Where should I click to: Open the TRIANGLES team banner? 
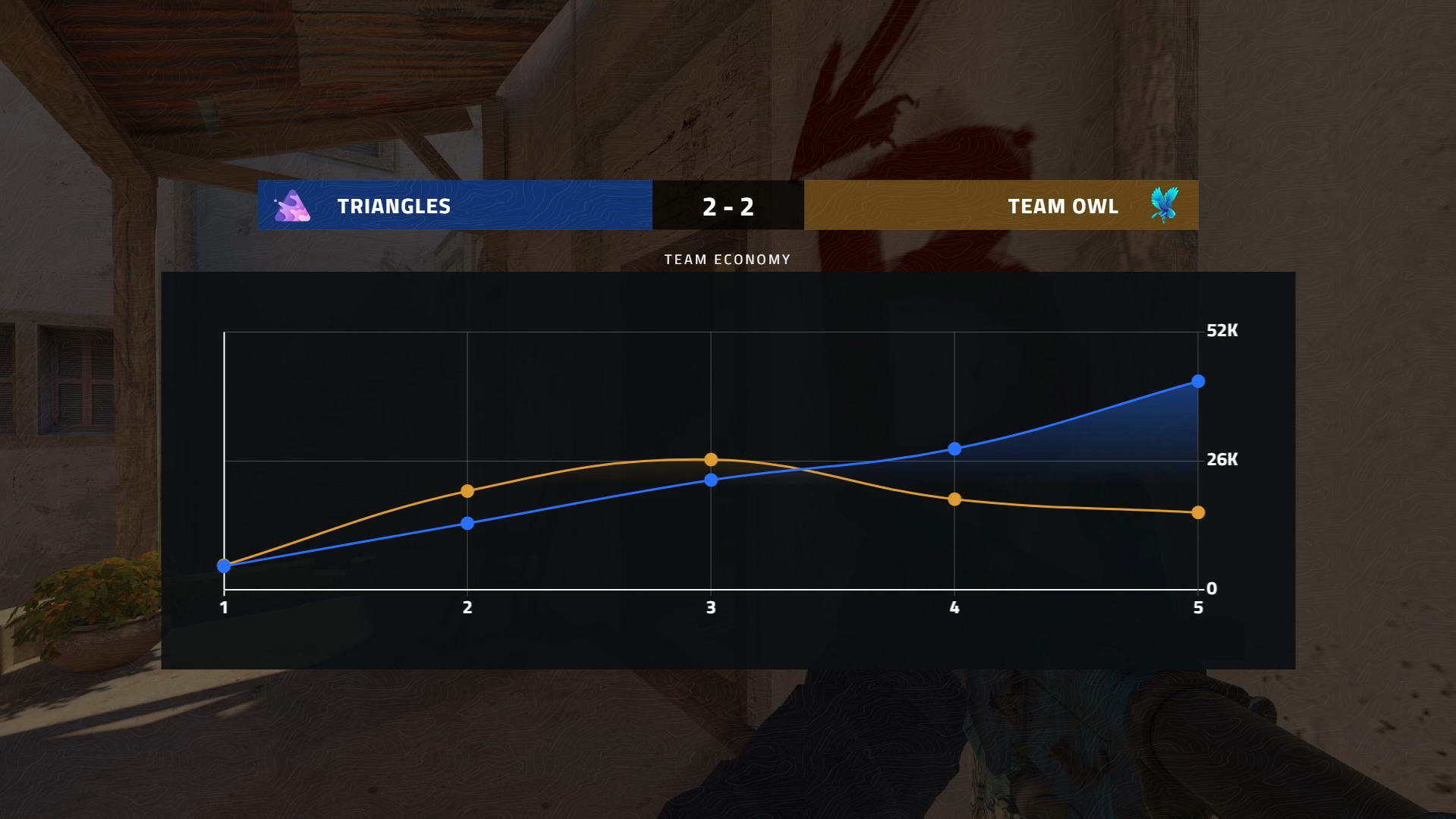point(454,205)
